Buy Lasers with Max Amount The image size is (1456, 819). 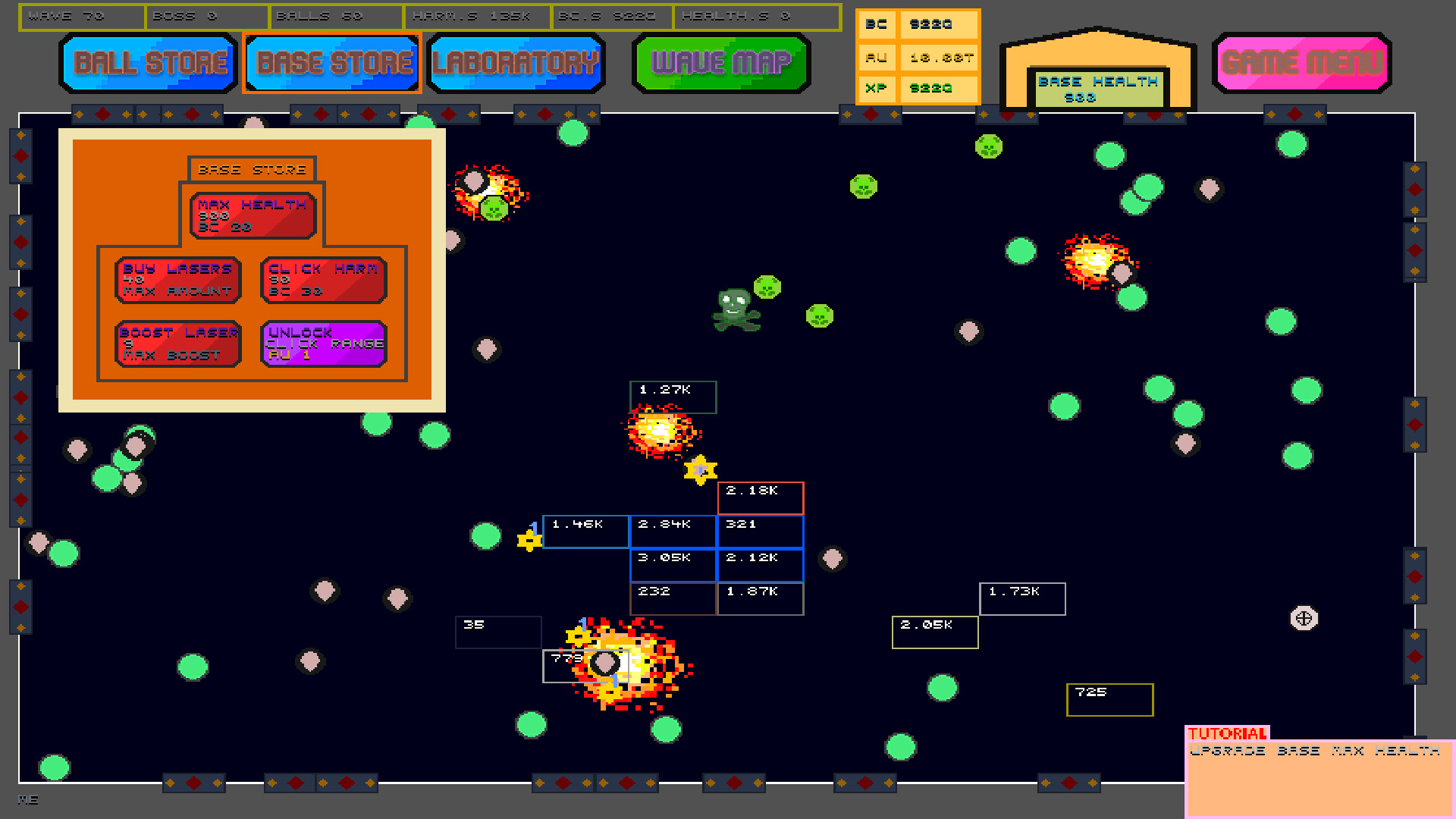(x=177, y=280)
